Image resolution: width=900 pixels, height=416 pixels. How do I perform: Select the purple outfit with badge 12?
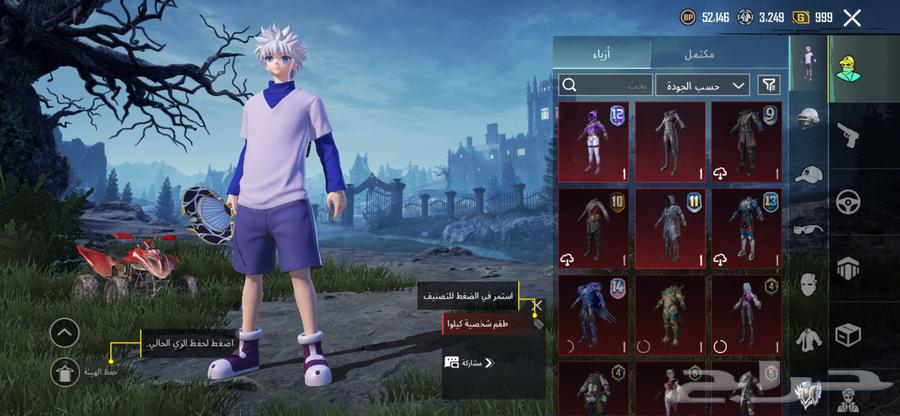coord(593,141)
